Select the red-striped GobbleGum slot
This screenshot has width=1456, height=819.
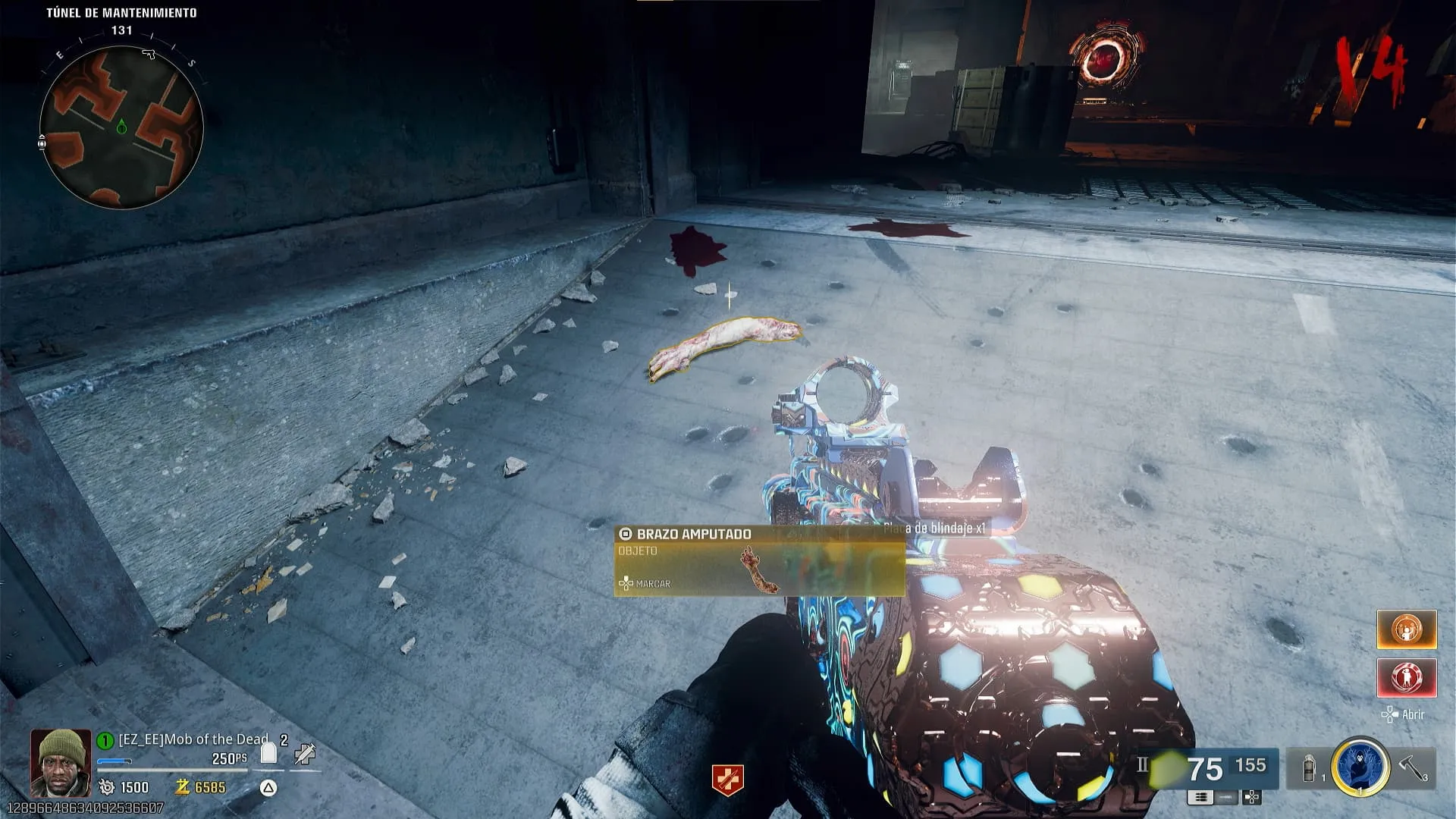pos(1406,677)
